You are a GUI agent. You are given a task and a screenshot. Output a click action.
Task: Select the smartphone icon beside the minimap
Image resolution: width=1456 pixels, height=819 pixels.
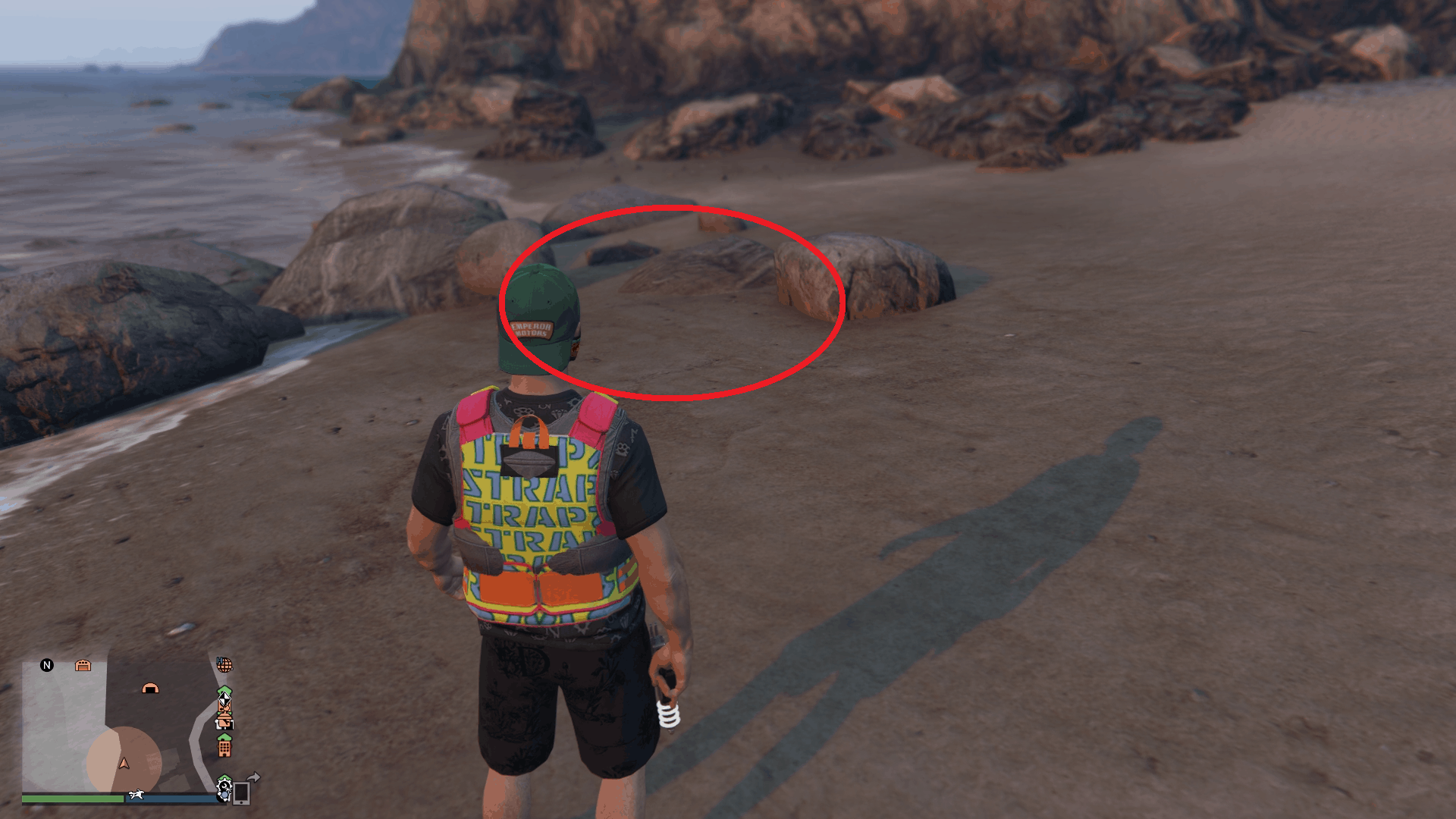point(241,795)
